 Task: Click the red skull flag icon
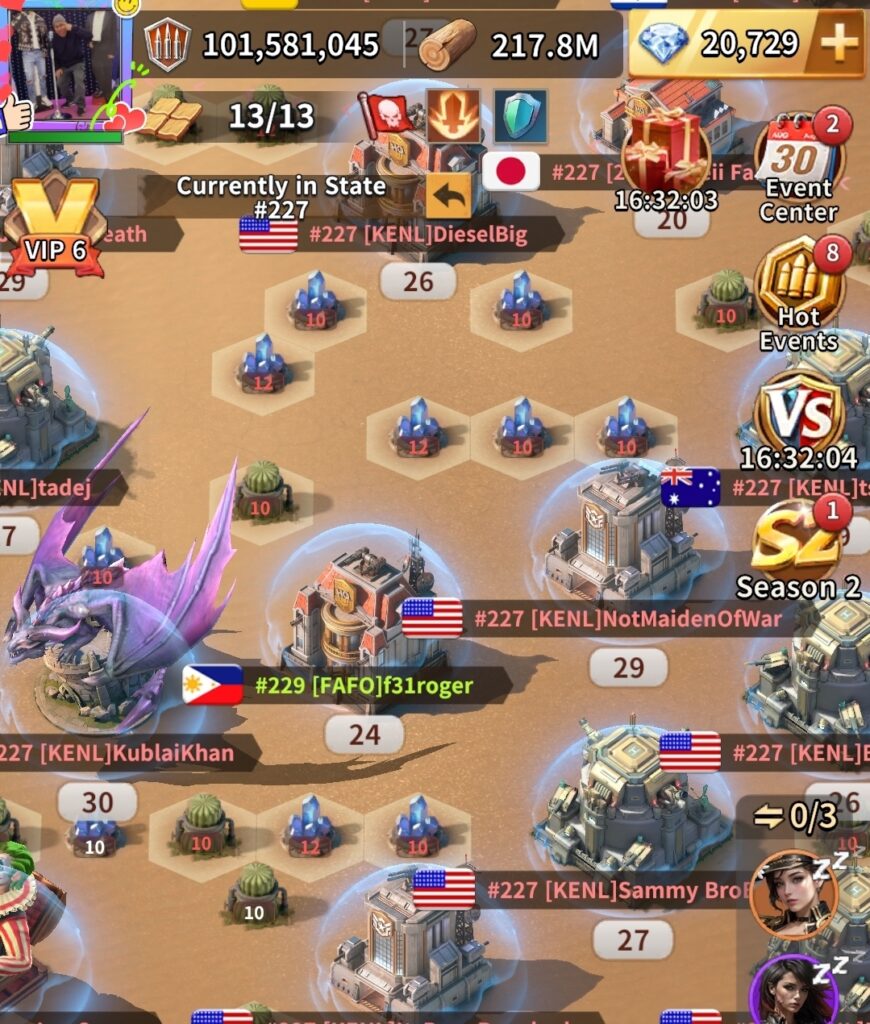click(388, 115)
